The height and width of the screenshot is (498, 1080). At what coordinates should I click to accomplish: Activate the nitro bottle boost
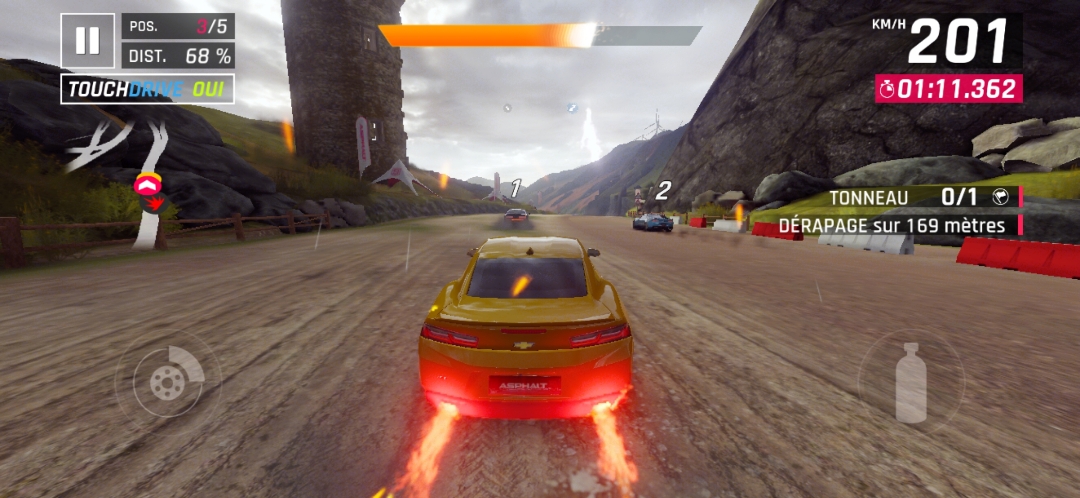(x=910, y=381)
